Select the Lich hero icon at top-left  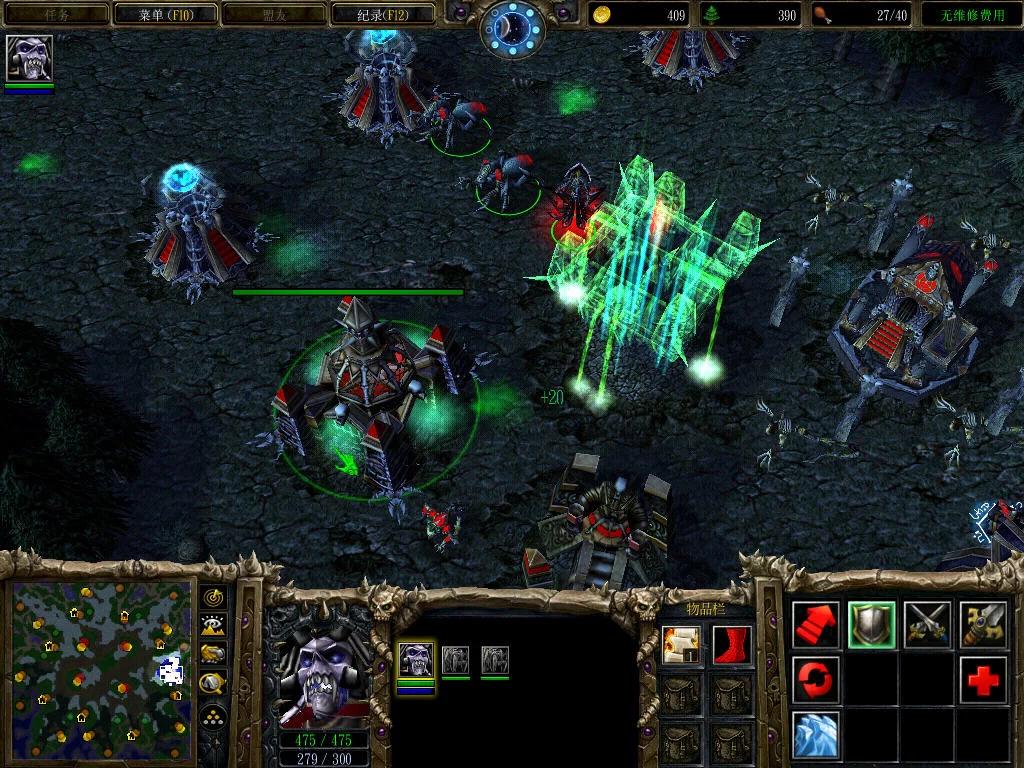[29, 58]
